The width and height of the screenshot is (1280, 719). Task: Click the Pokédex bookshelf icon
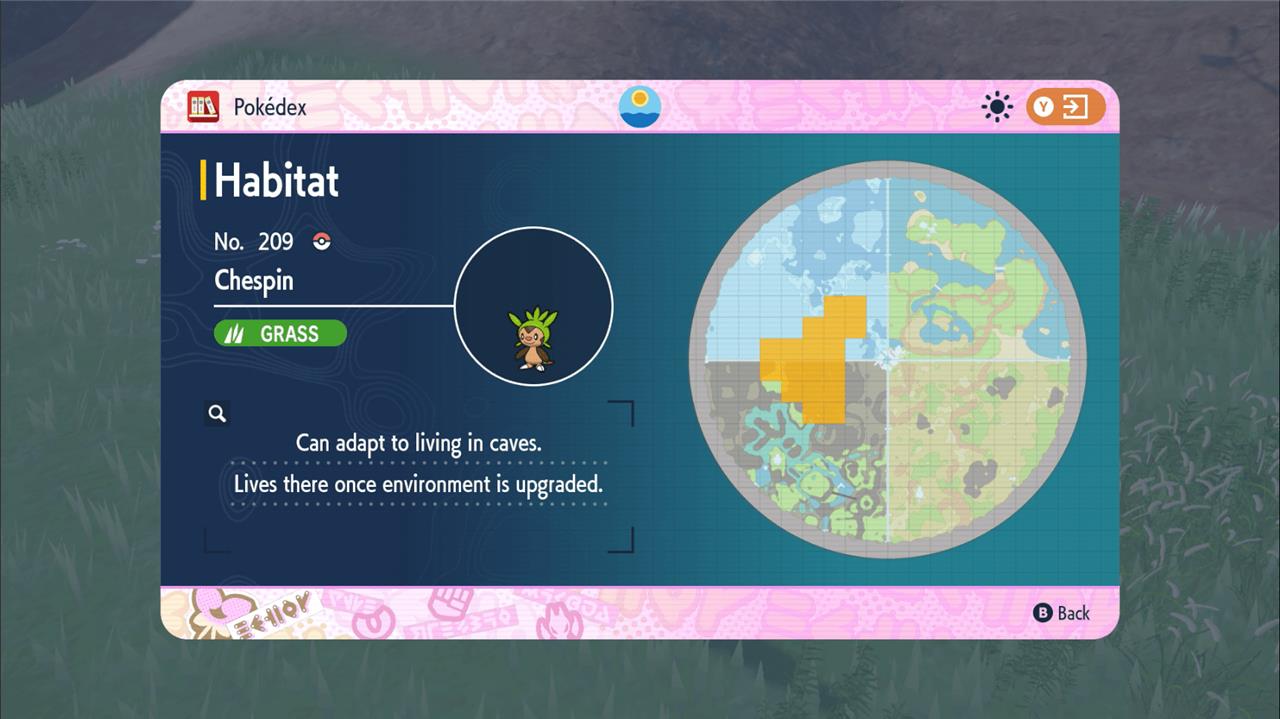click(203, 107)
